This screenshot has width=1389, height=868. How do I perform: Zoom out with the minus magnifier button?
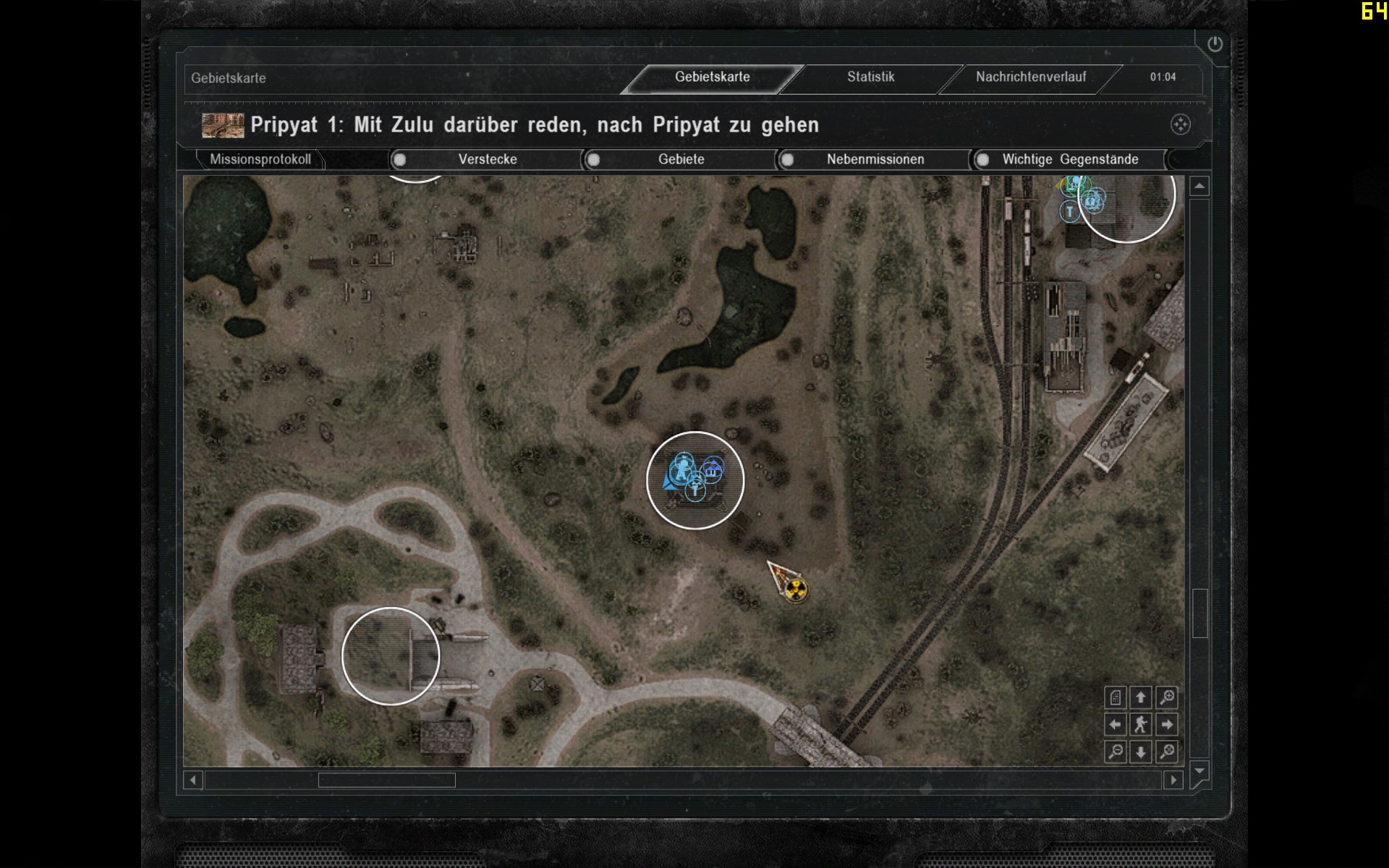(1116, 752)
